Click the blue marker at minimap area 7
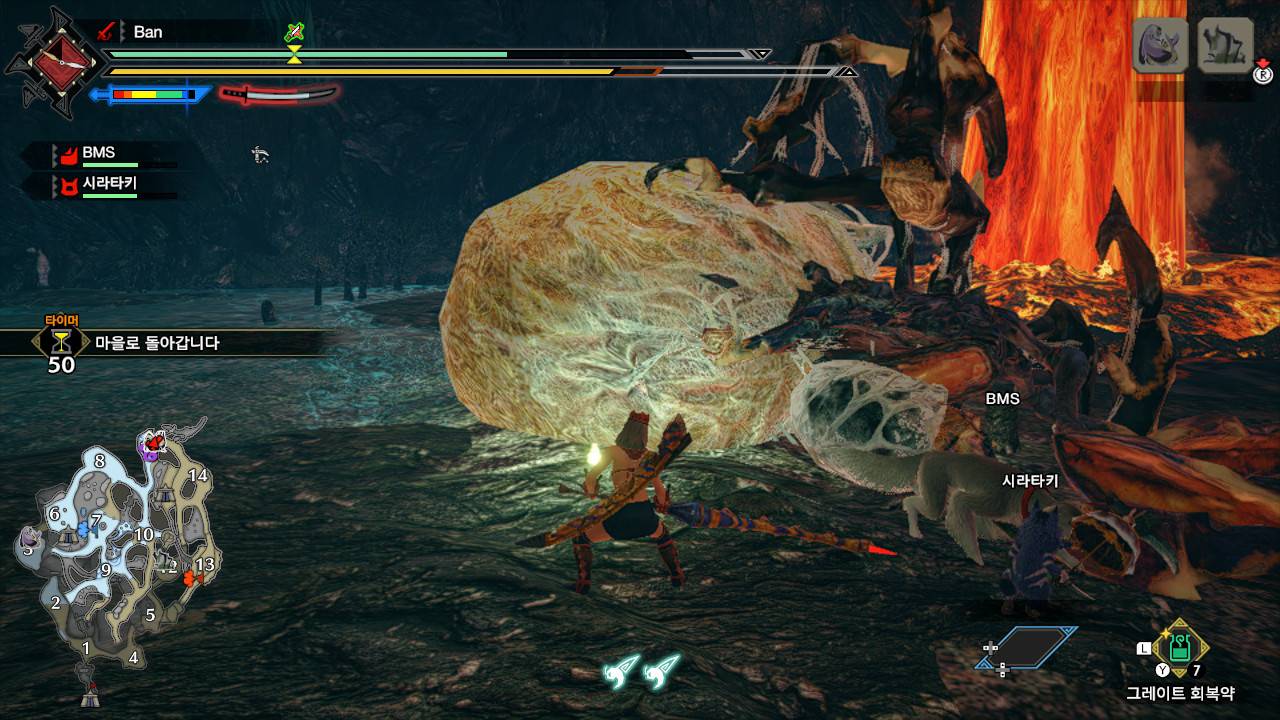Screen dimensions: 1280x720 pyautogui.click(x=83, y=526)
